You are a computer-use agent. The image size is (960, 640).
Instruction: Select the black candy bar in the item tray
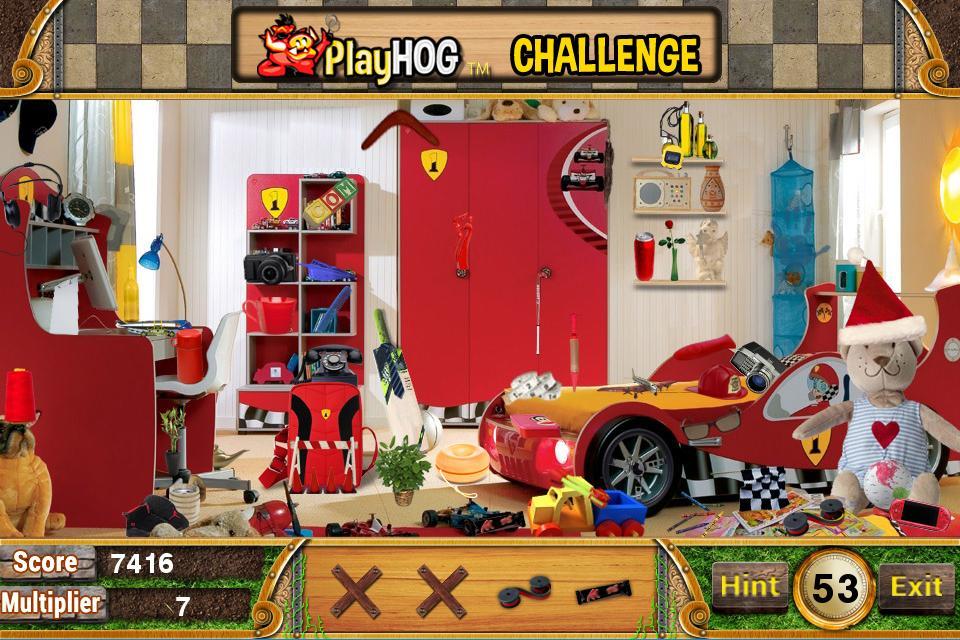602,592
